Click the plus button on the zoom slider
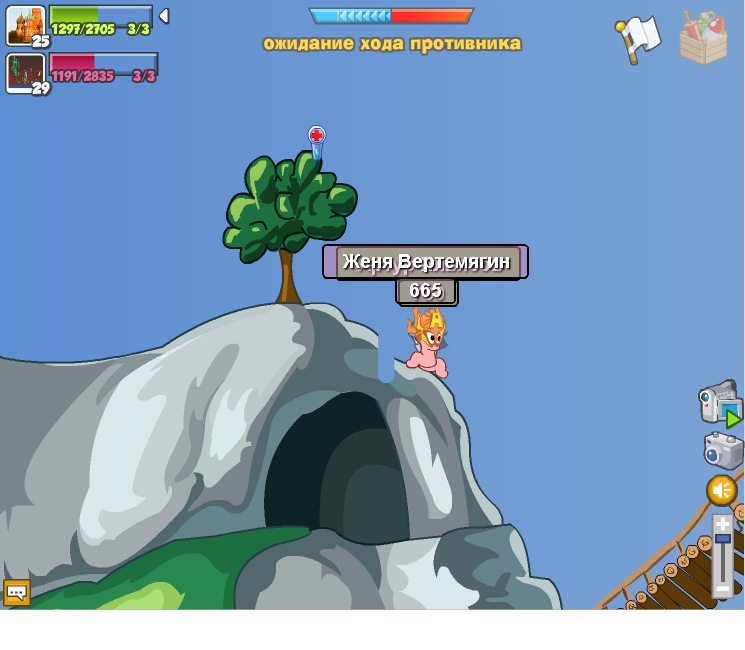 click(x=723, y=524)
